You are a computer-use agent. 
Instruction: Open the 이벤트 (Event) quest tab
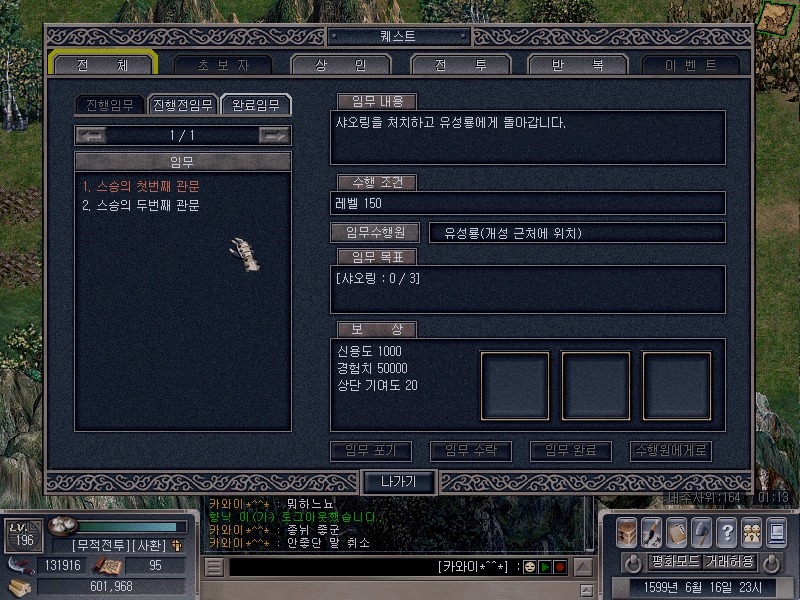point(691,64)
